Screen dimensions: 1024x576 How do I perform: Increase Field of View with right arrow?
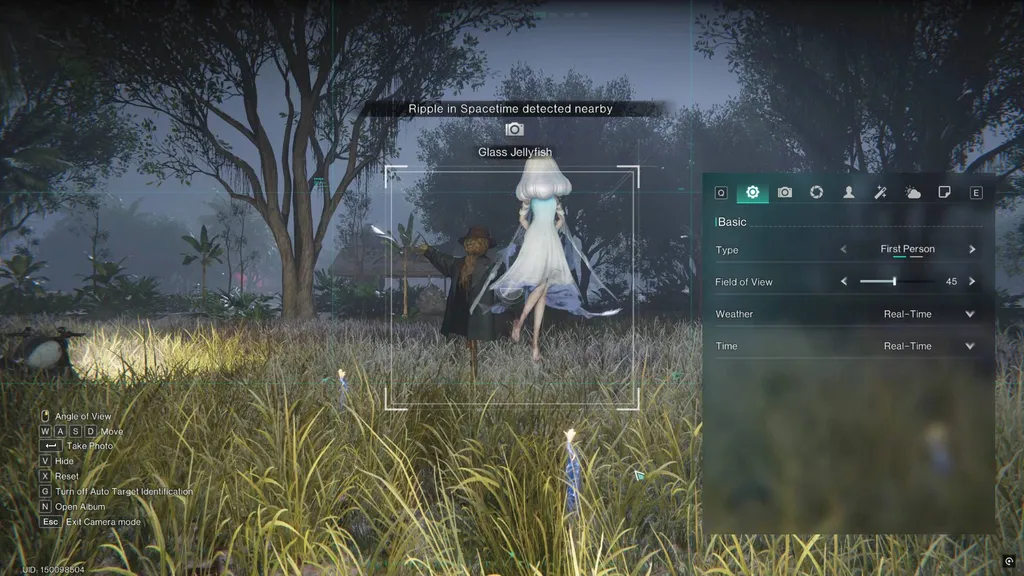pos(972,282)
